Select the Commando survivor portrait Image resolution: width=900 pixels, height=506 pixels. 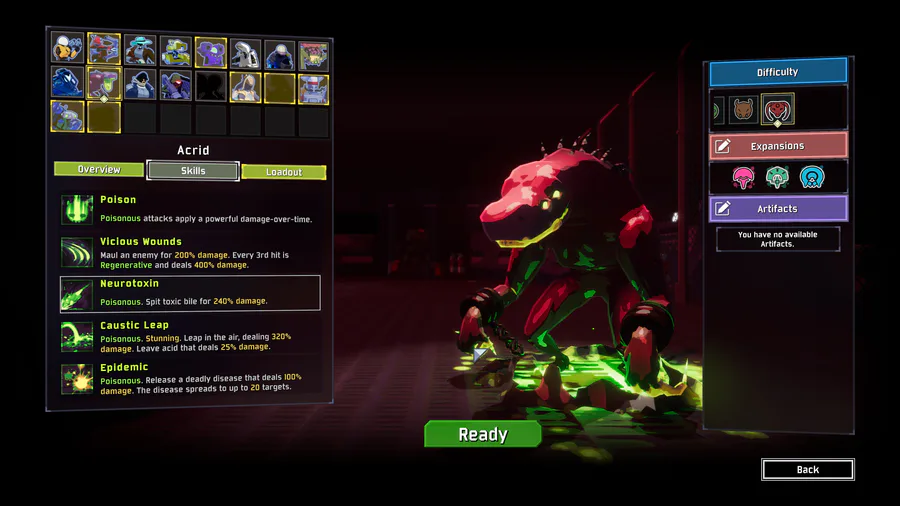click(68, 49)
